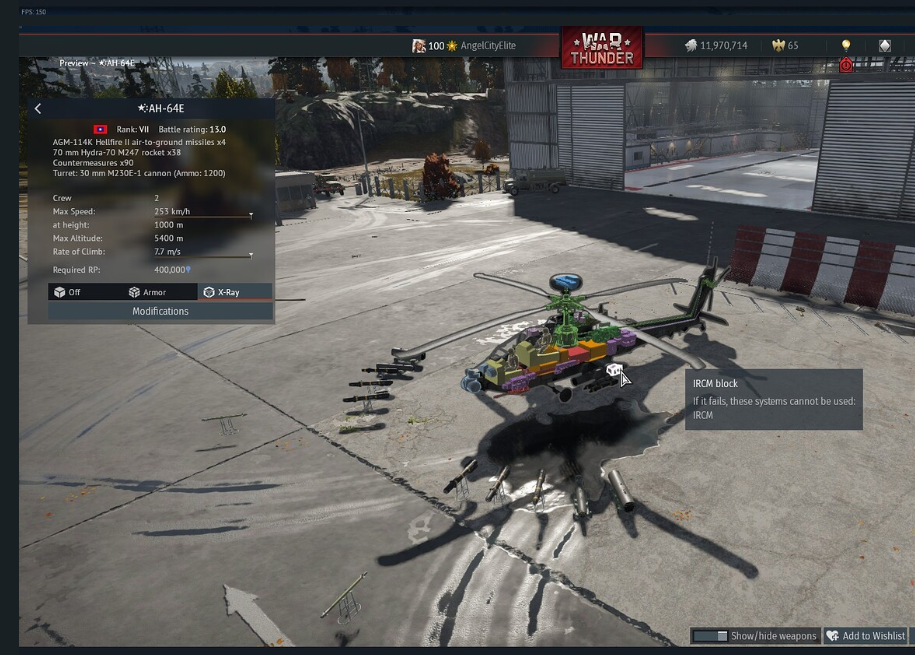Click the light bulb icon
The image size is (915, 655).
click(x=846, y=46)
